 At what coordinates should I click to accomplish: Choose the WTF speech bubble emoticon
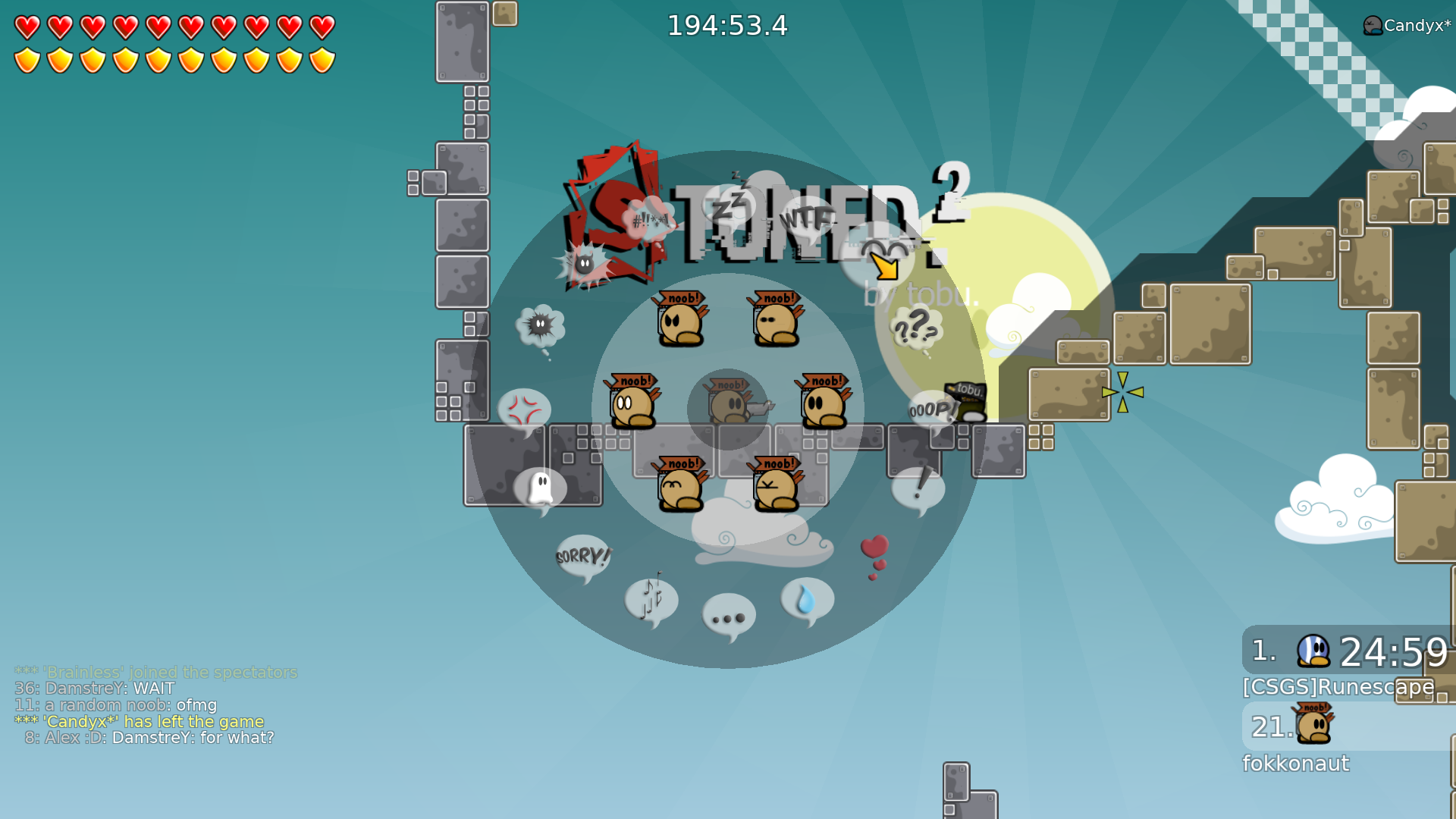point(806,220)
